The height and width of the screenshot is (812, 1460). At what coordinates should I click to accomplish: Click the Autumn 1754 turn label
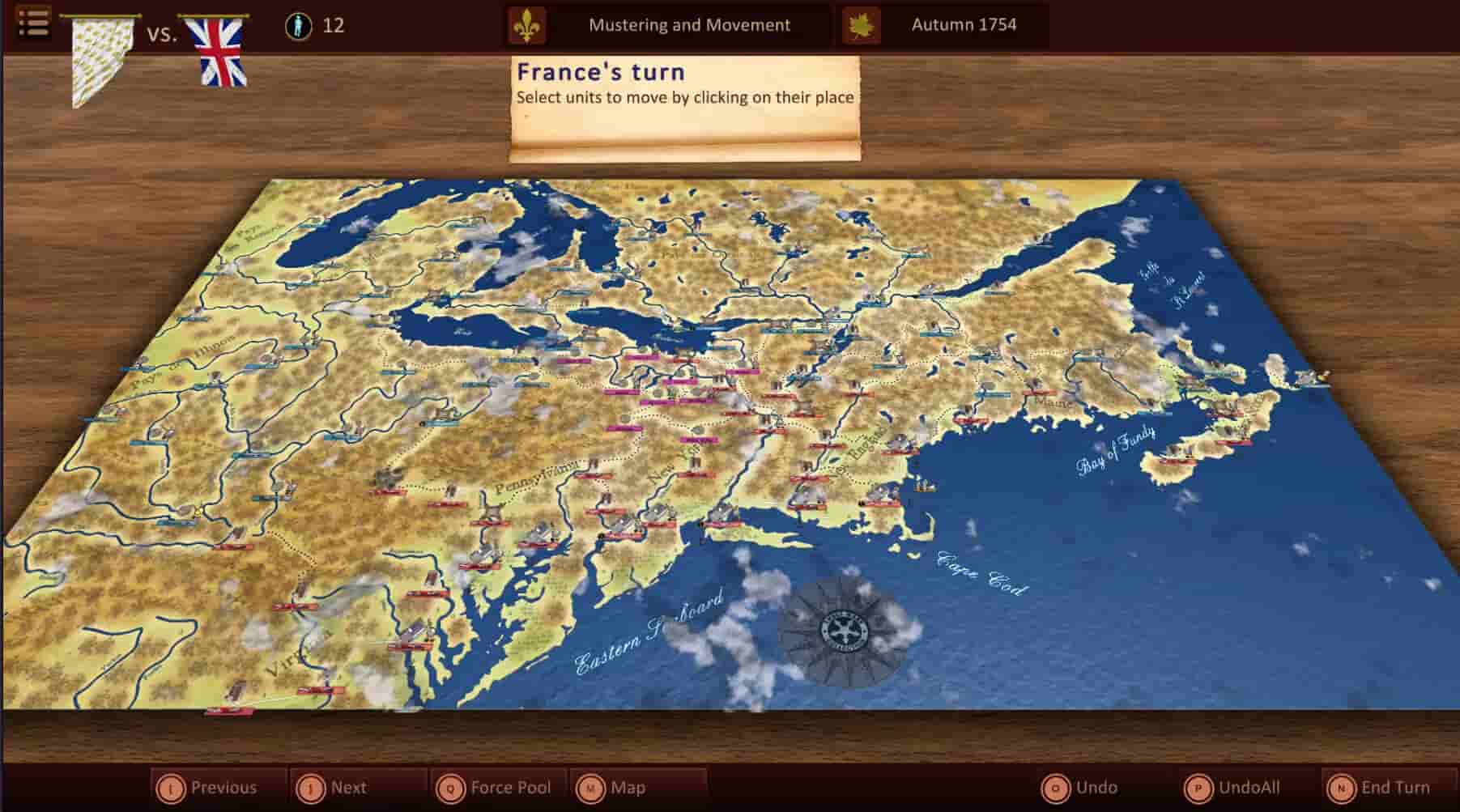pyautogui.click(x=965, y=24)
